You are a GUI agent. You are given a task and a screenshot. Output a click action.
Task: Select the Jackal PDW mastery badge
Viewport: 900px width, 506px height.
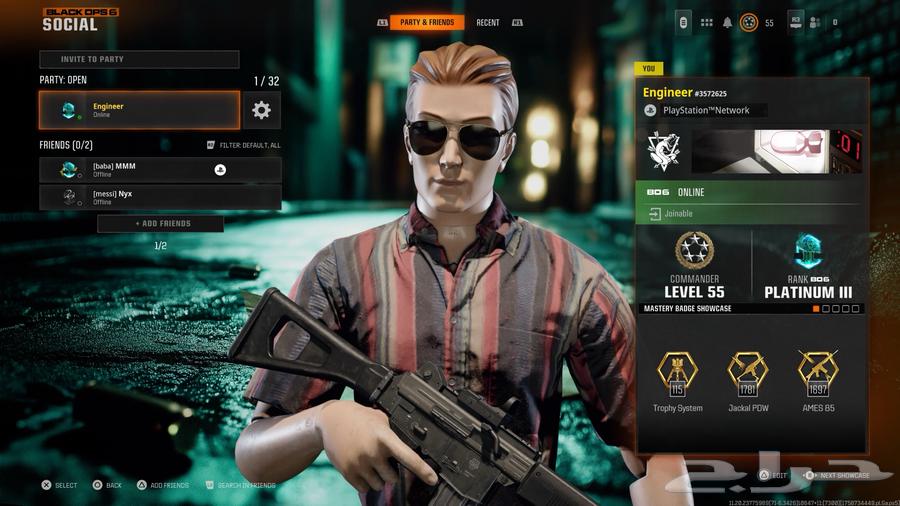(x=747, y=377)
